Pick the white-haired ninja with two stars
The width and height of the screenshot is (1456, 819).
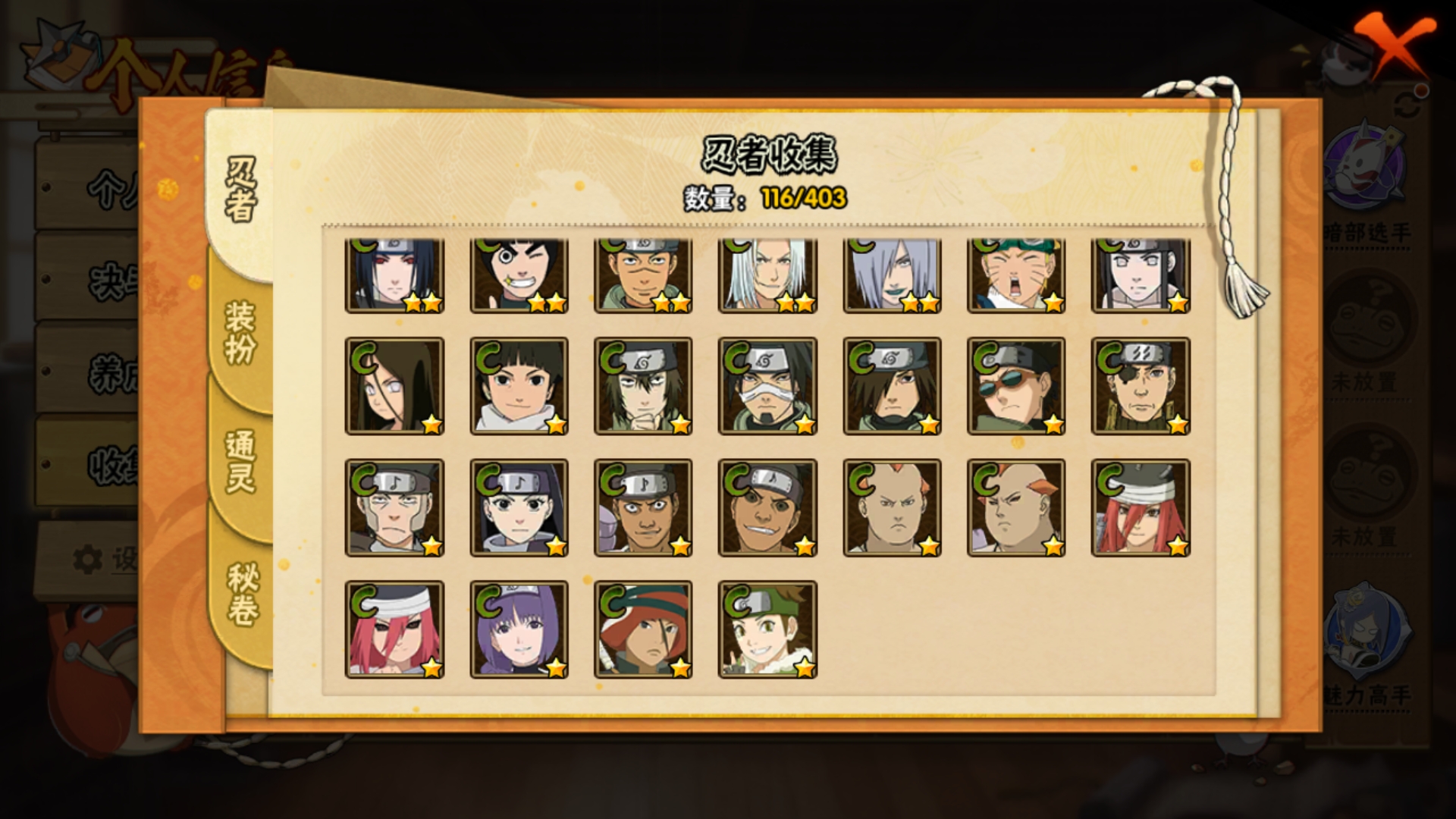[x=767, y=275]
